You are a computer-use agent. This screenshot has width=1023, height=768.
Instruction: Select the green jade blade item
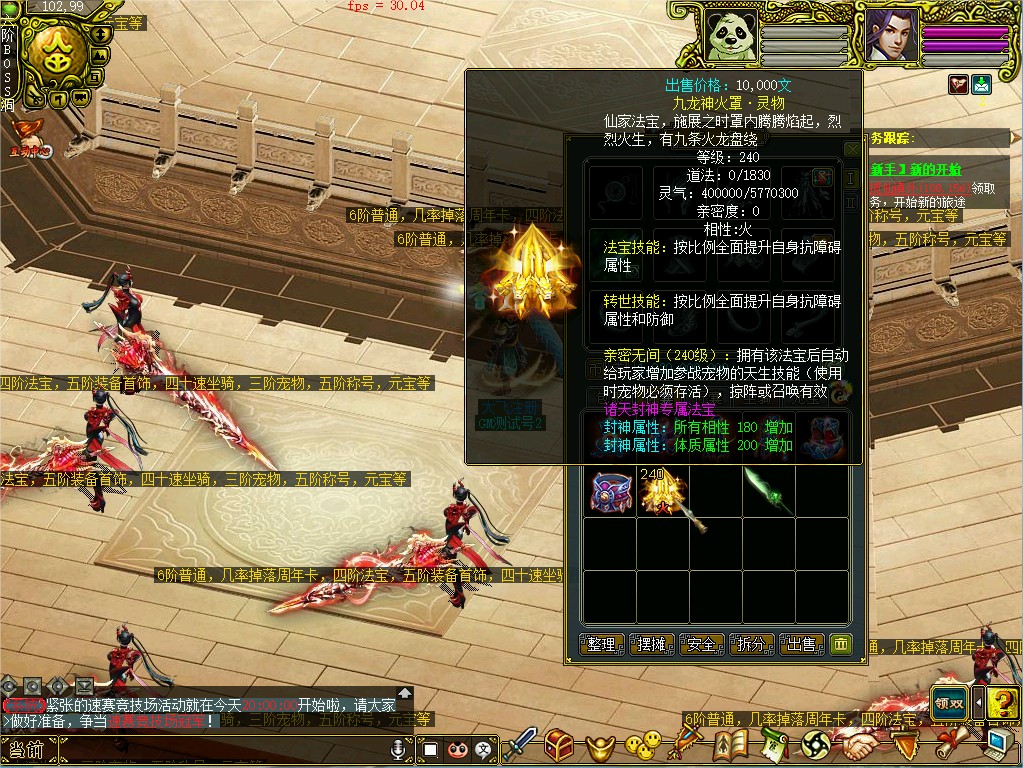click(x=769, y=490)
